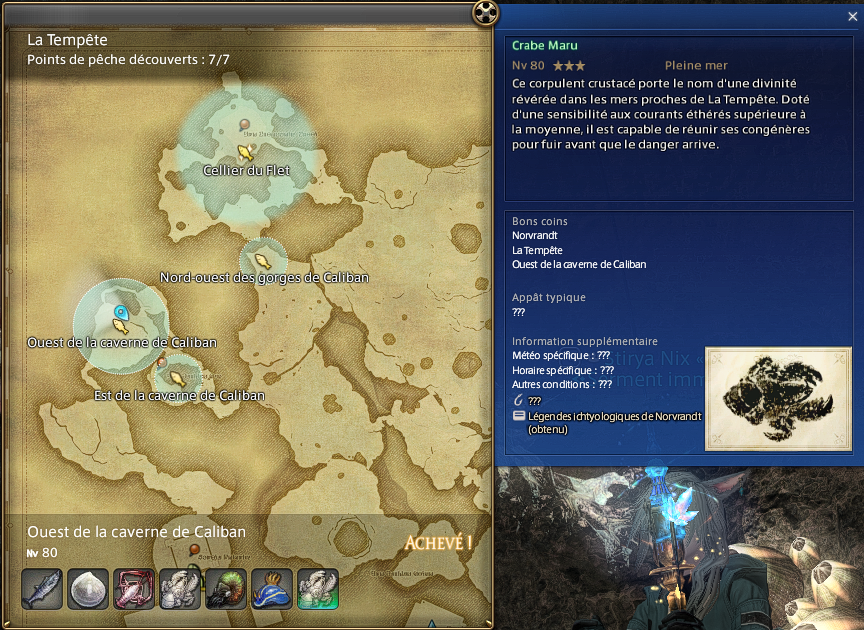Open the Crabe Maru ink print thumbnail
This screenshot has height=630, width=864.
[777, 398]
